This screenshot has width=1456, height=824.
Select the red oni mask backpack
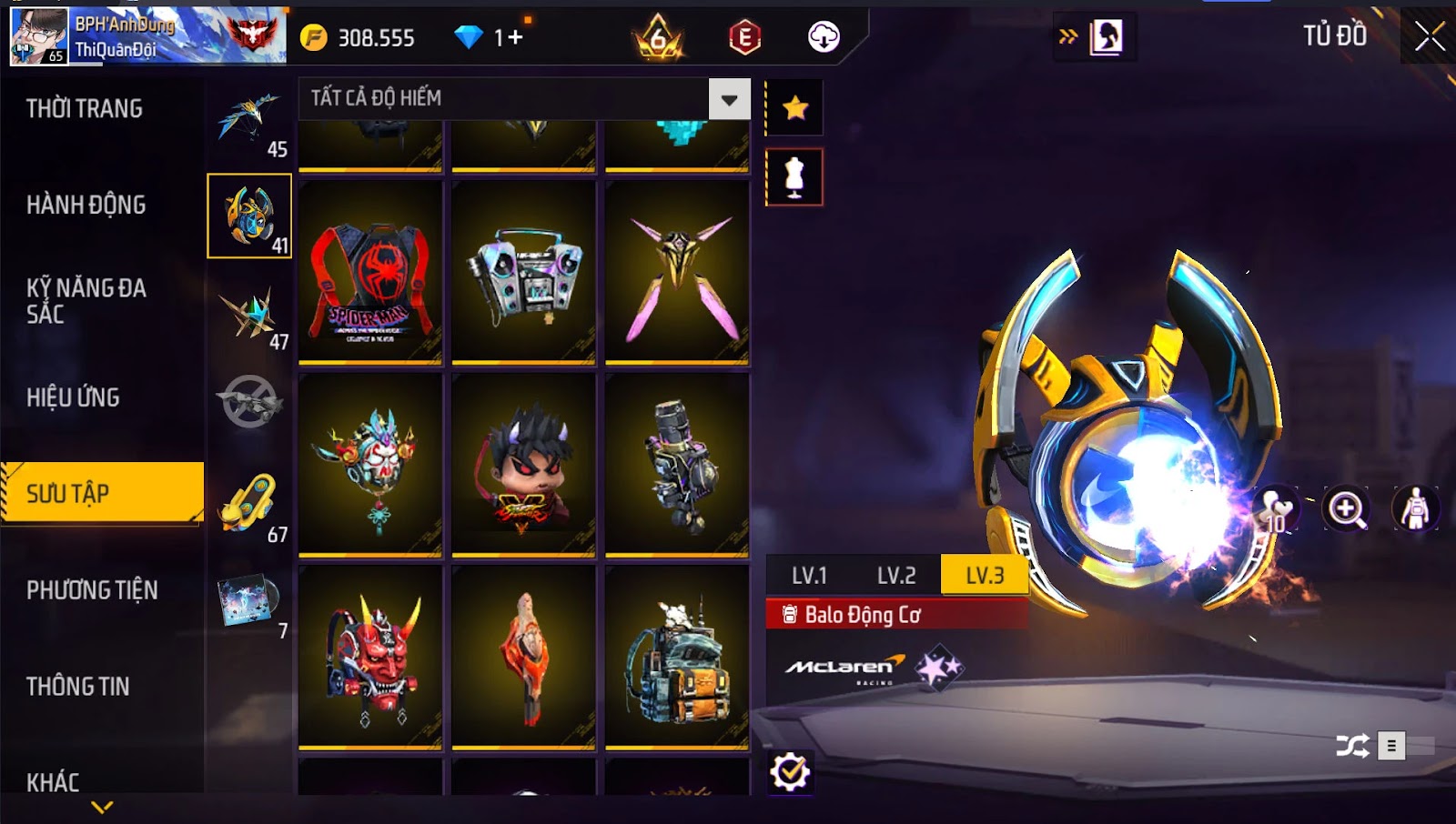[370, 658]
